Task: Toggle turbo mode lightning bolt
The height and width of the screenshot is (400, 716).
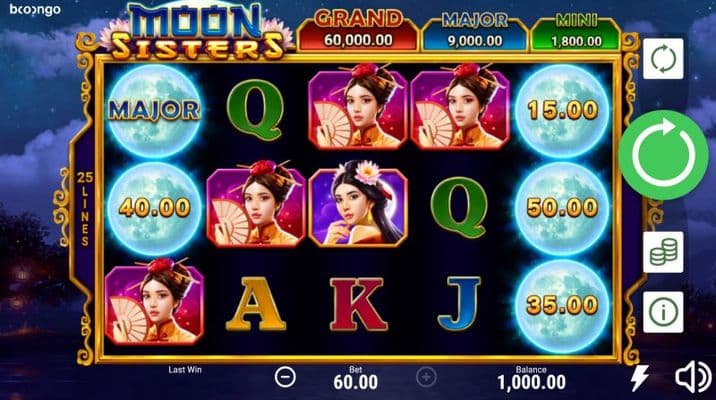Action: (639, 377)
